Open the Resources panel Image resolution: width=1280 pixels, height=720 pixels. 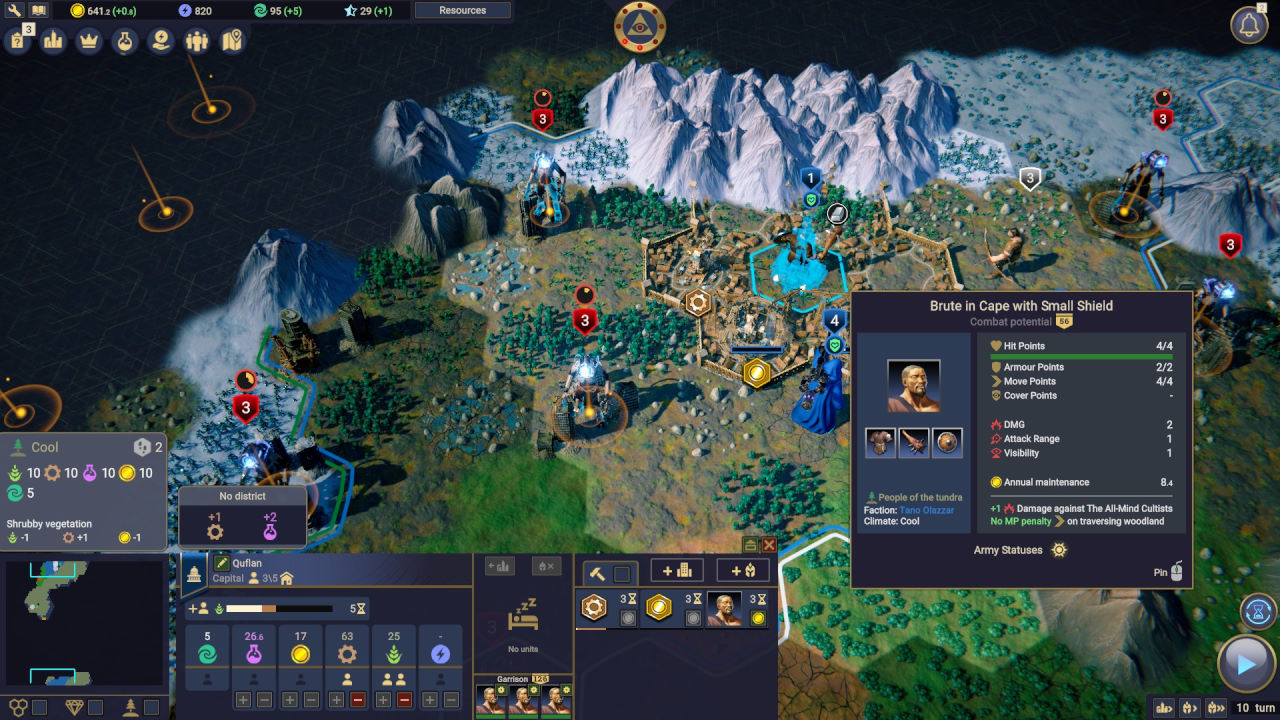[x=462, y=11]
